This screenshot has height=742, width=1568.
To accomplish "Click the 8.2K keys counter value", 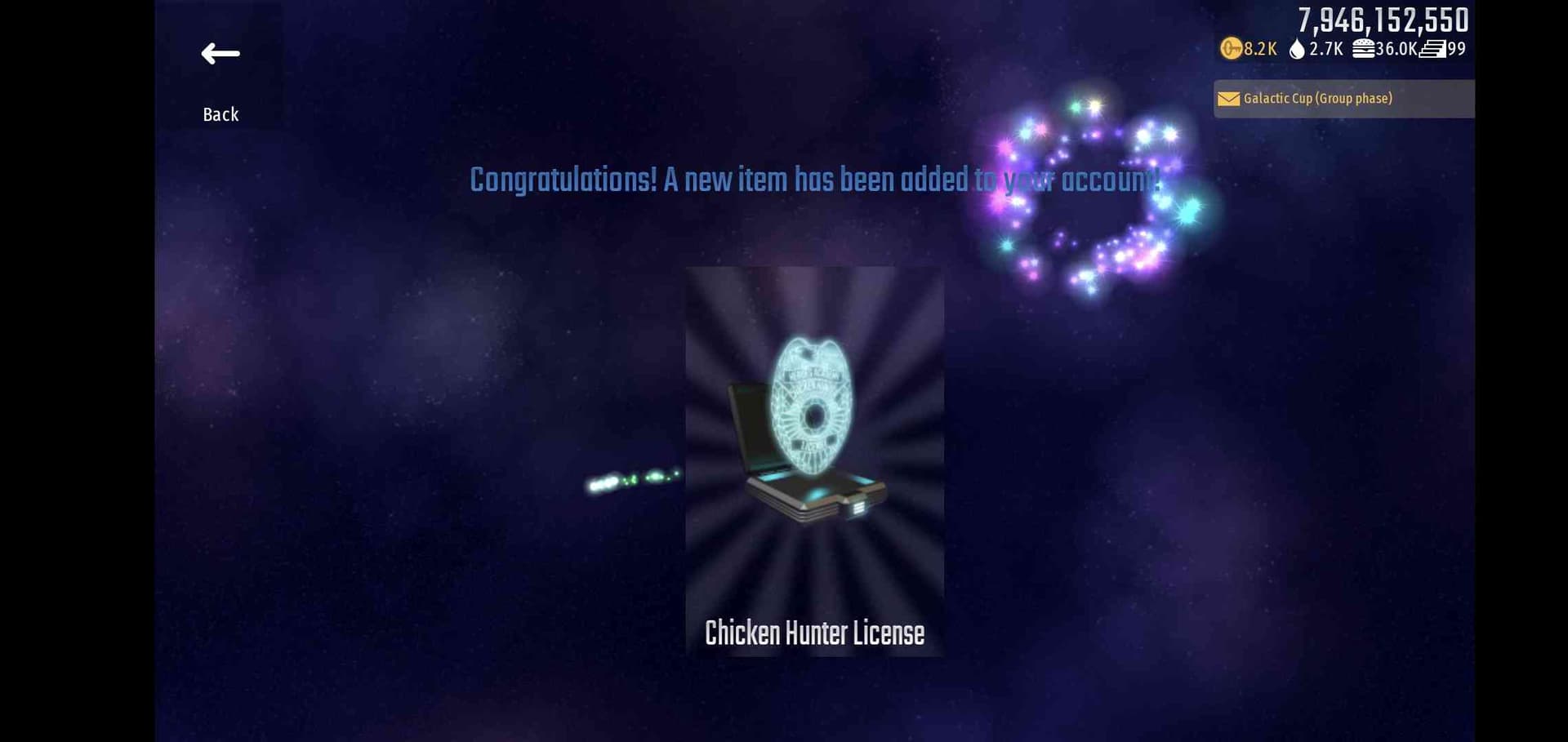I will tap(1258, 49).
